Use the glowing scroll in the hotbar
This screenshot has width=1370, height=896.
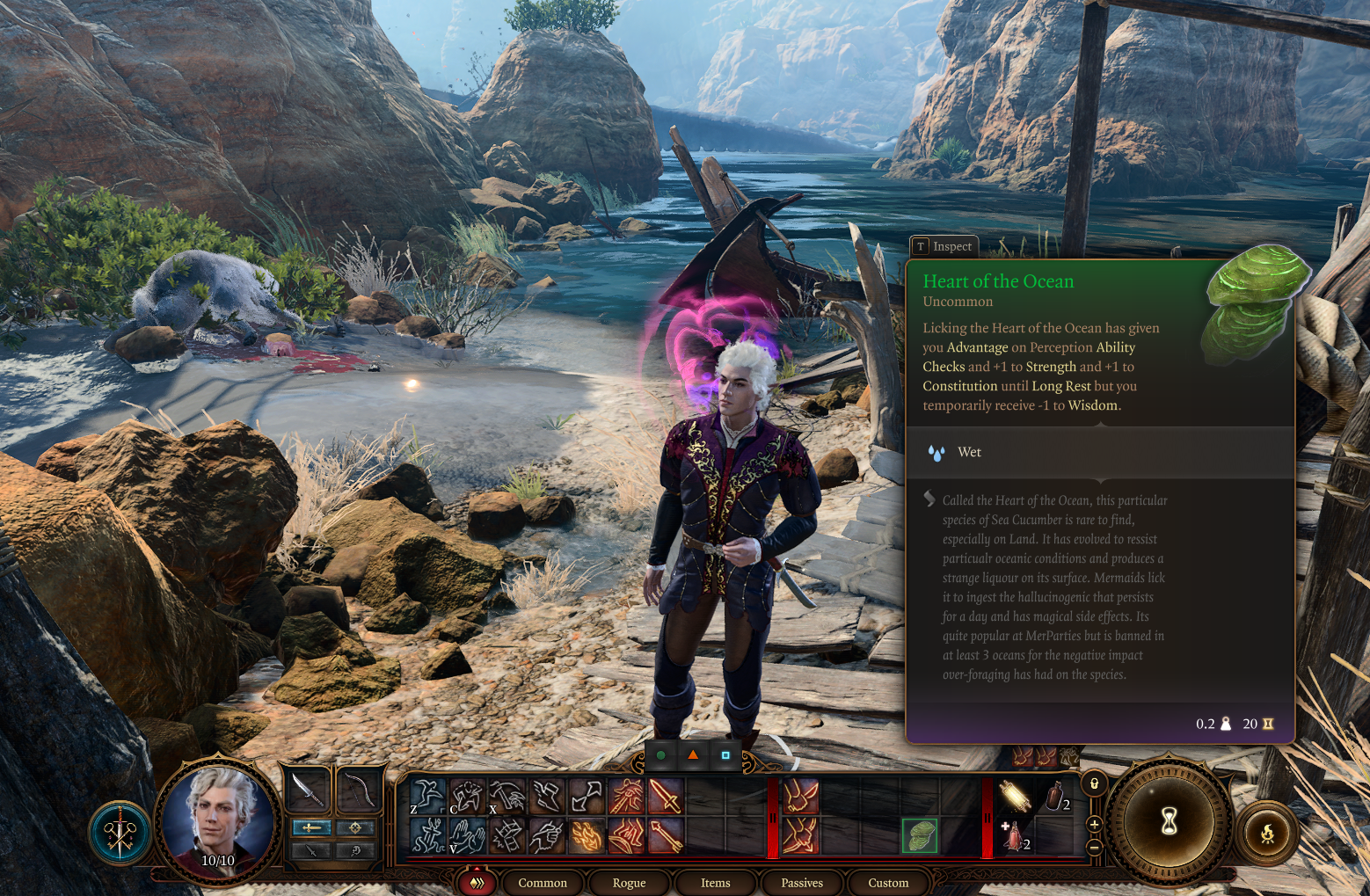(x=1015, y=797)
